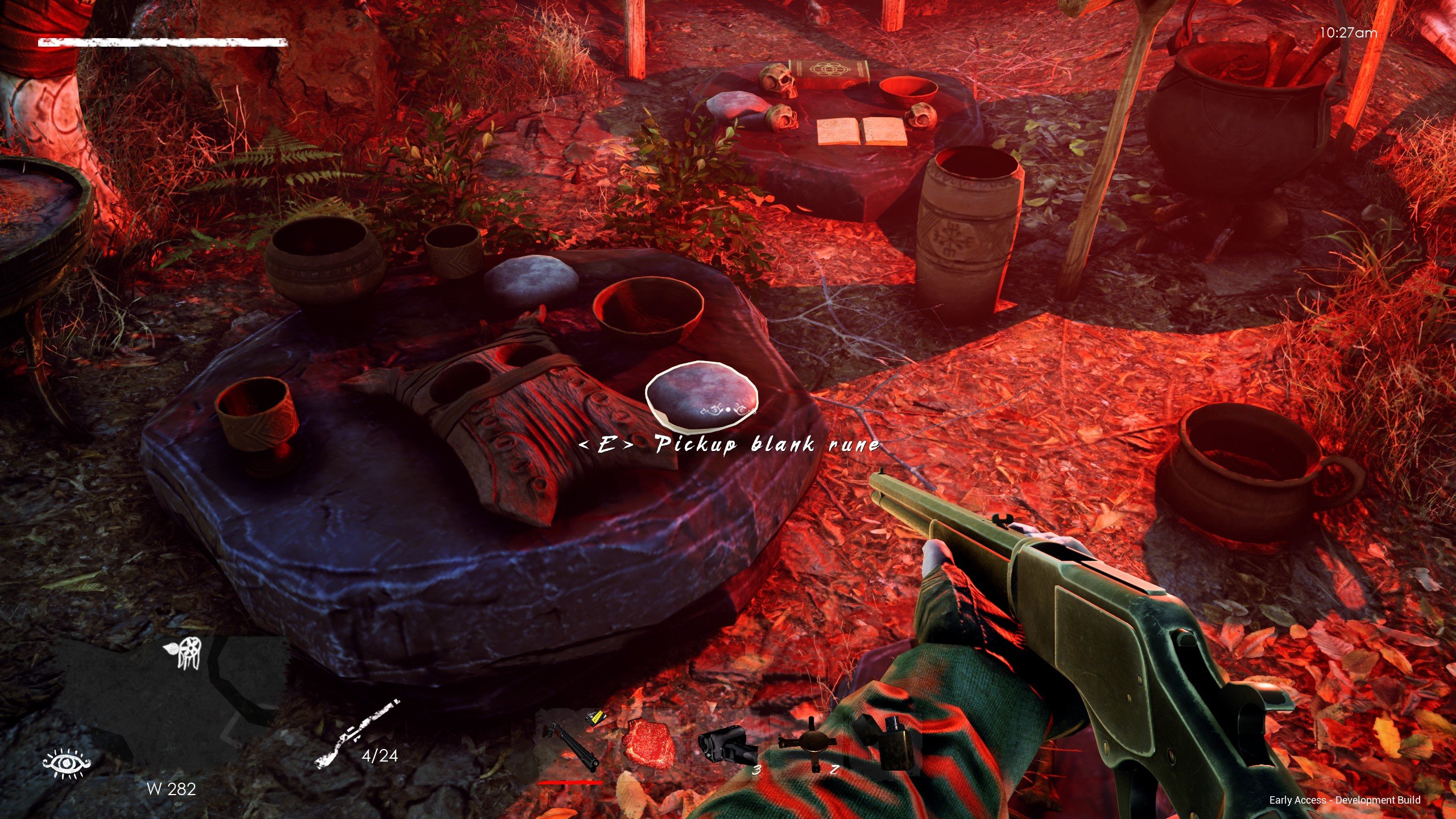
Task: Click the white rifle weapon icon
Action: pyautogui.click(x=356, y=734)
